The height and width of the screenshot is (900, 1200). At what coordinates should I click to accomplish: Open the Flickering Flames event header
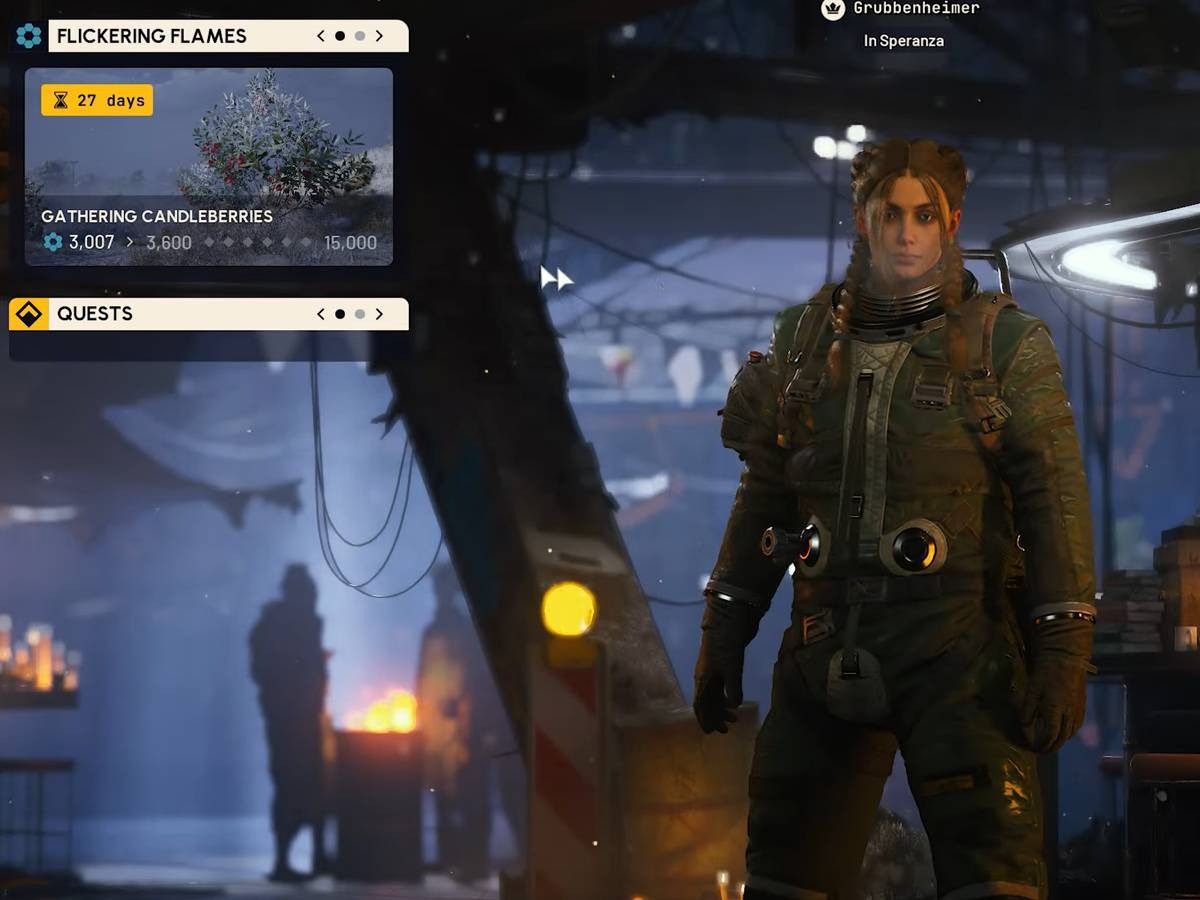[x=151, y=36]
